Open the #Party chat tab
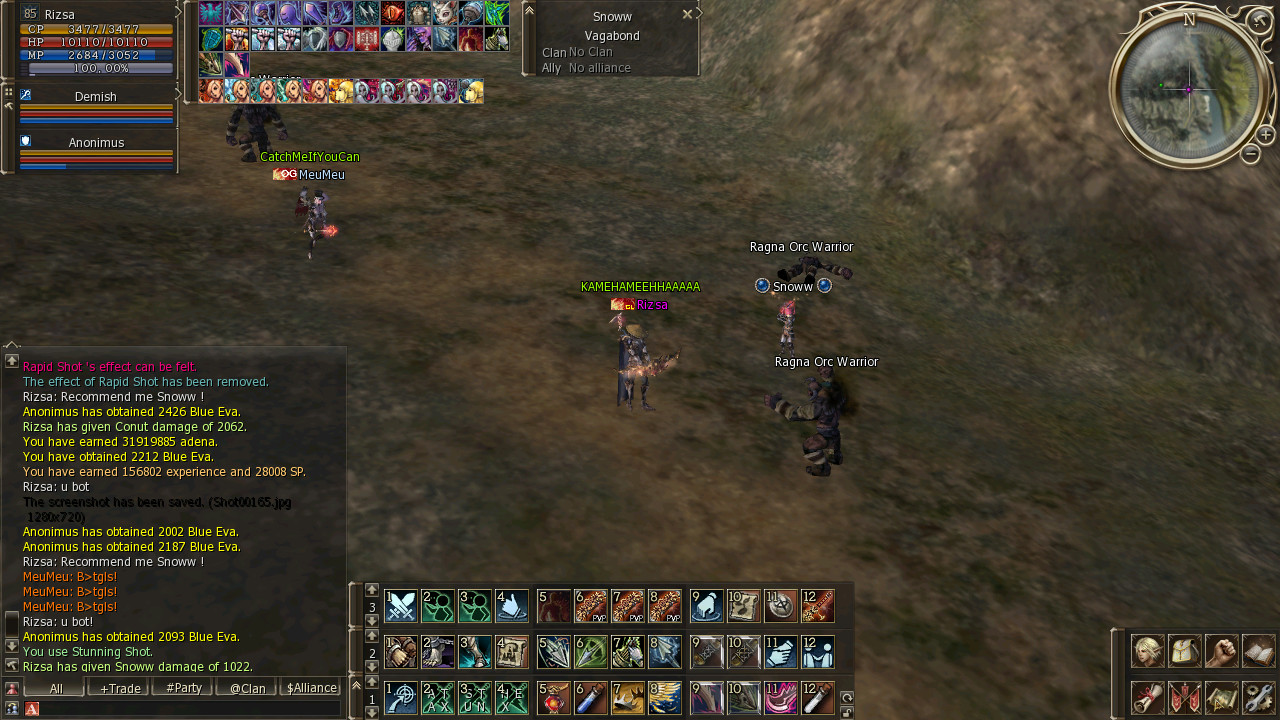The height and width of the screenshot is (720, 1280). (183, 688)
